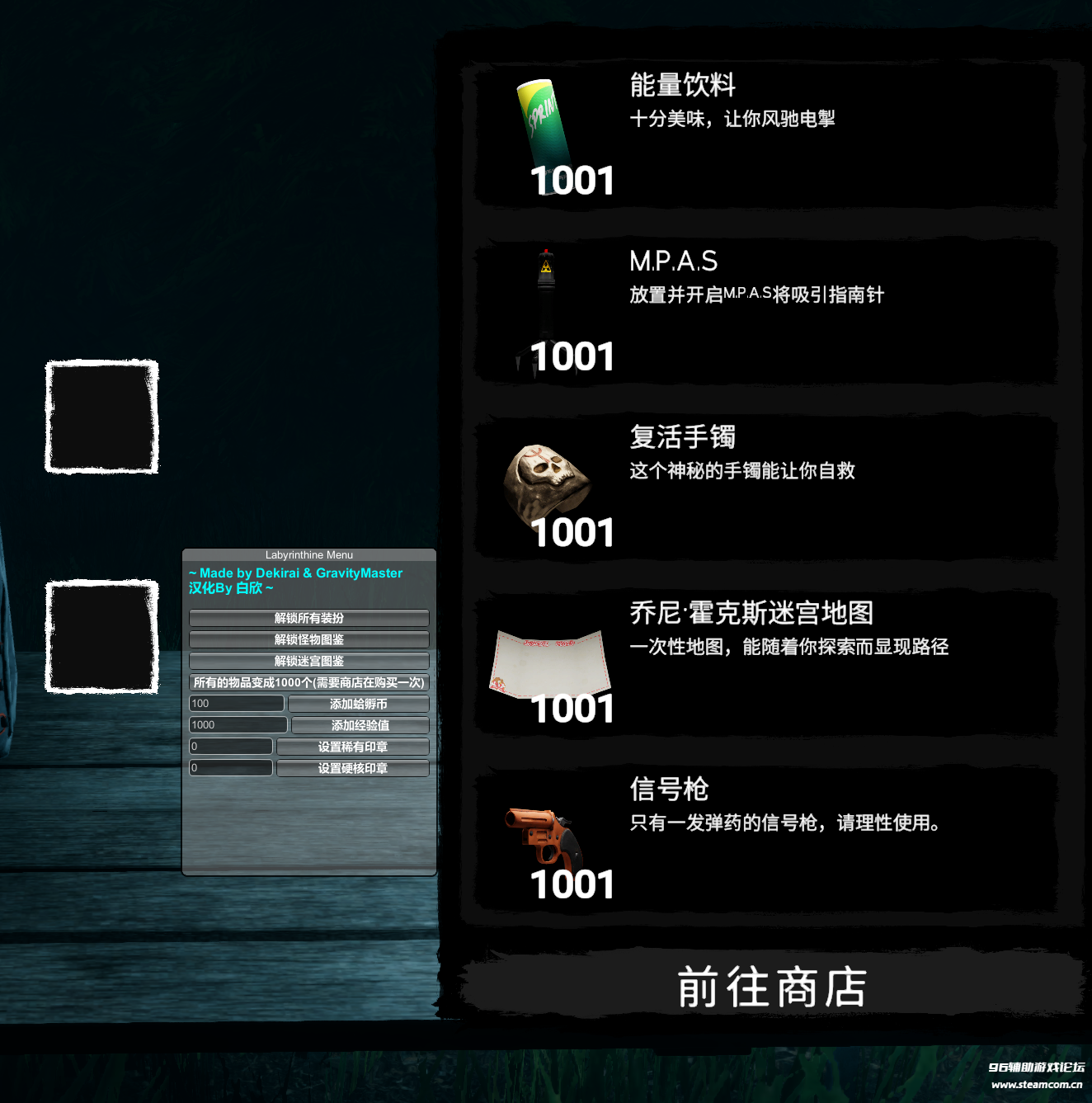This screenshot has height=1103, width=1092.
Task: Click the upper black item slot on the left
Action: [x=101, y=417]
